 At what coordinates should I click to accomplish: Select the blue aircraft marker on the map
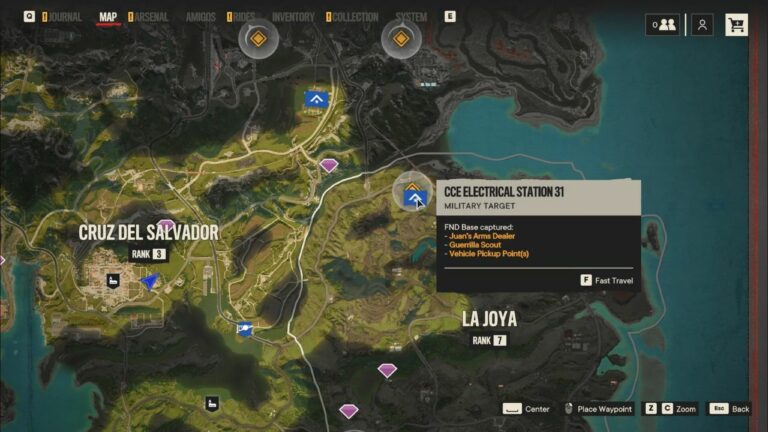pyautogui.click(x=244, y=329)
